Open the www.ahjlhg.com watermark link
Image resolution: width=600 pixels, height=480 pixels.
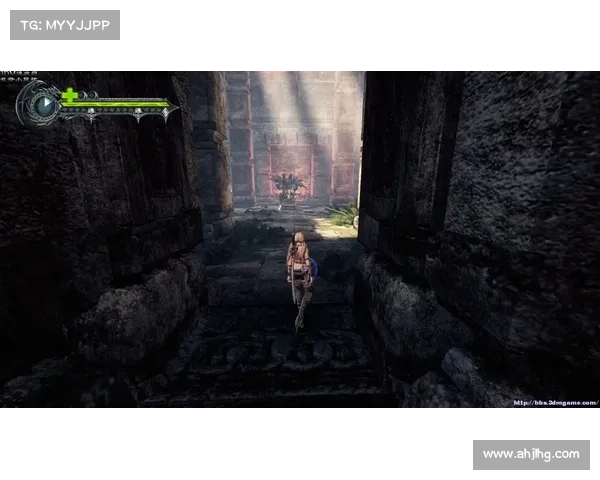[531, 455]
